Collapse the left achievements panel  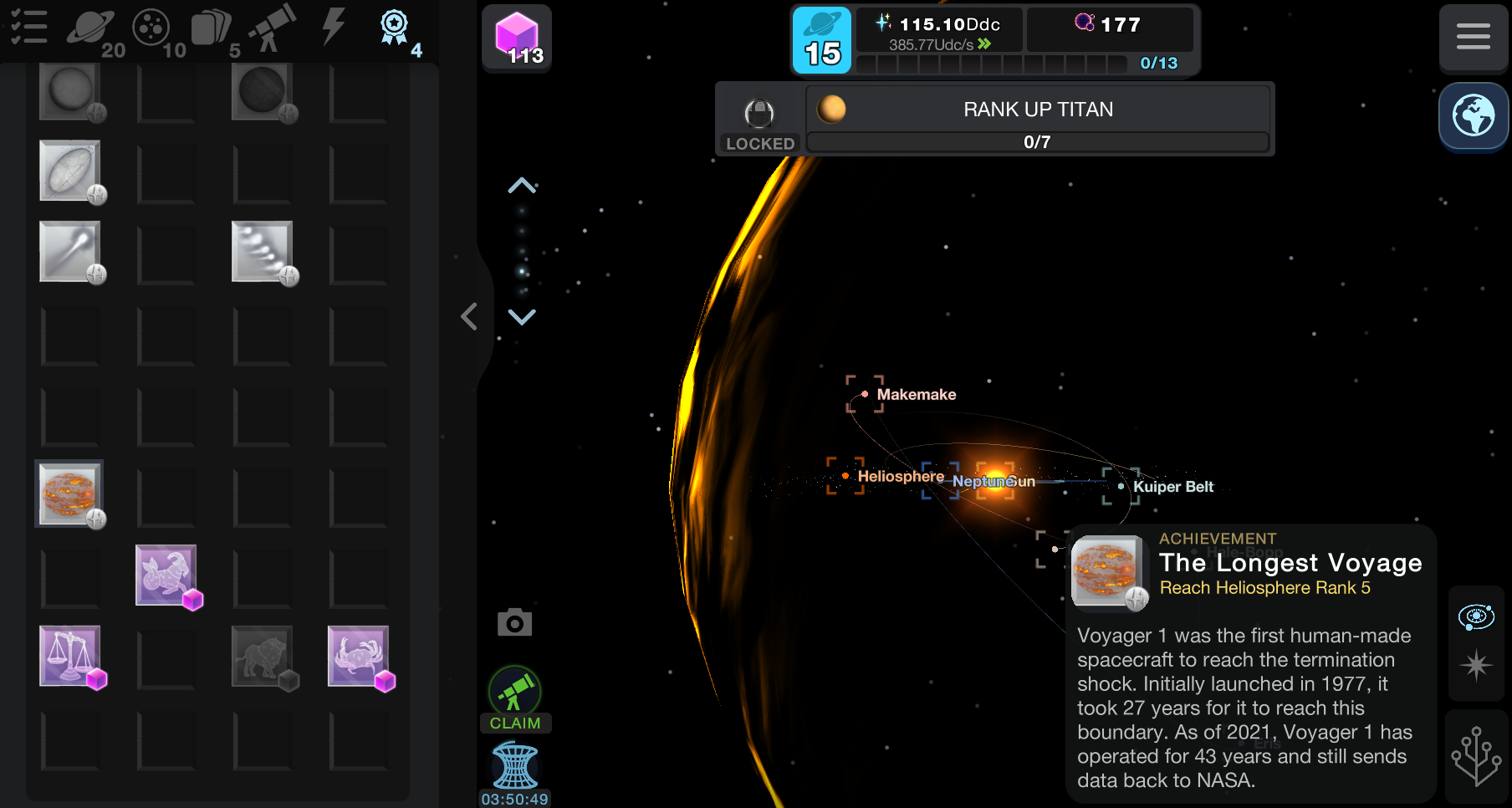469,316
